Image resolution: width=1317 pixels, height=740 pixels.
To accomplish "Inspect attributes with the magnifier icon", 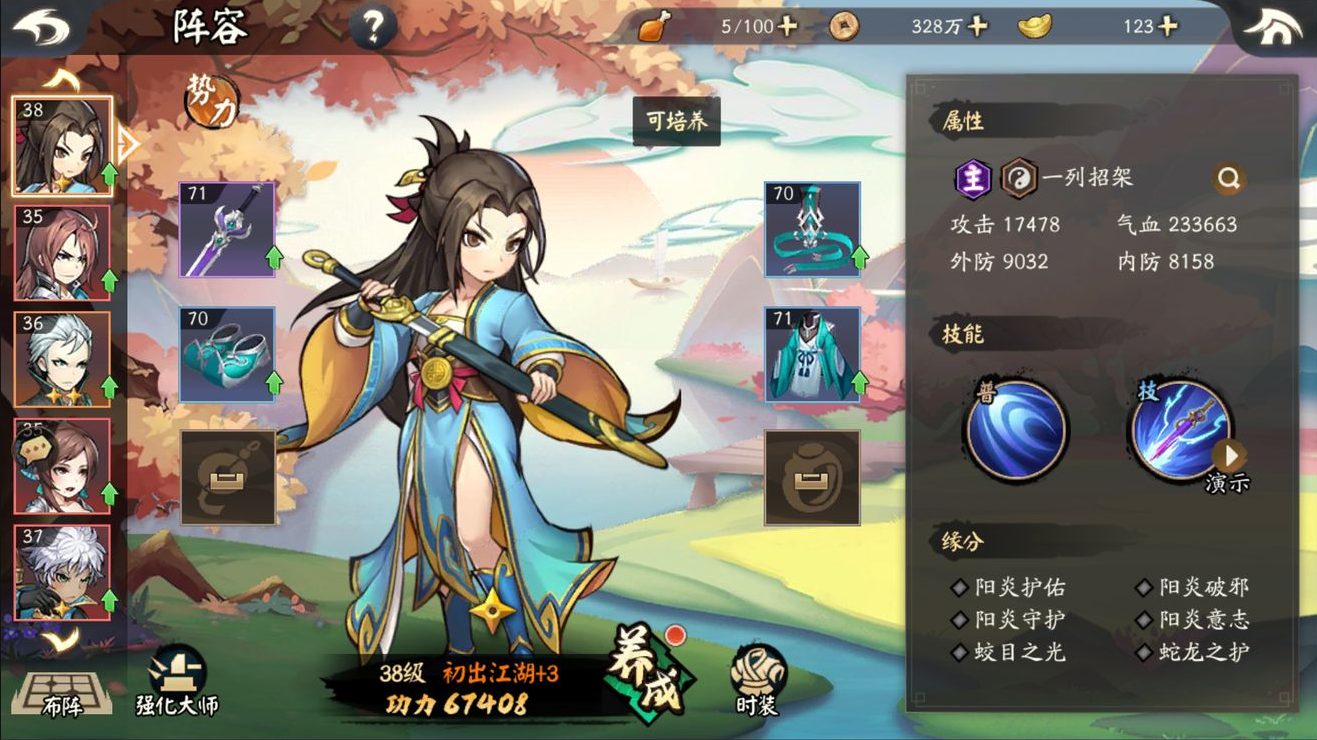I will pos(1229,179).
